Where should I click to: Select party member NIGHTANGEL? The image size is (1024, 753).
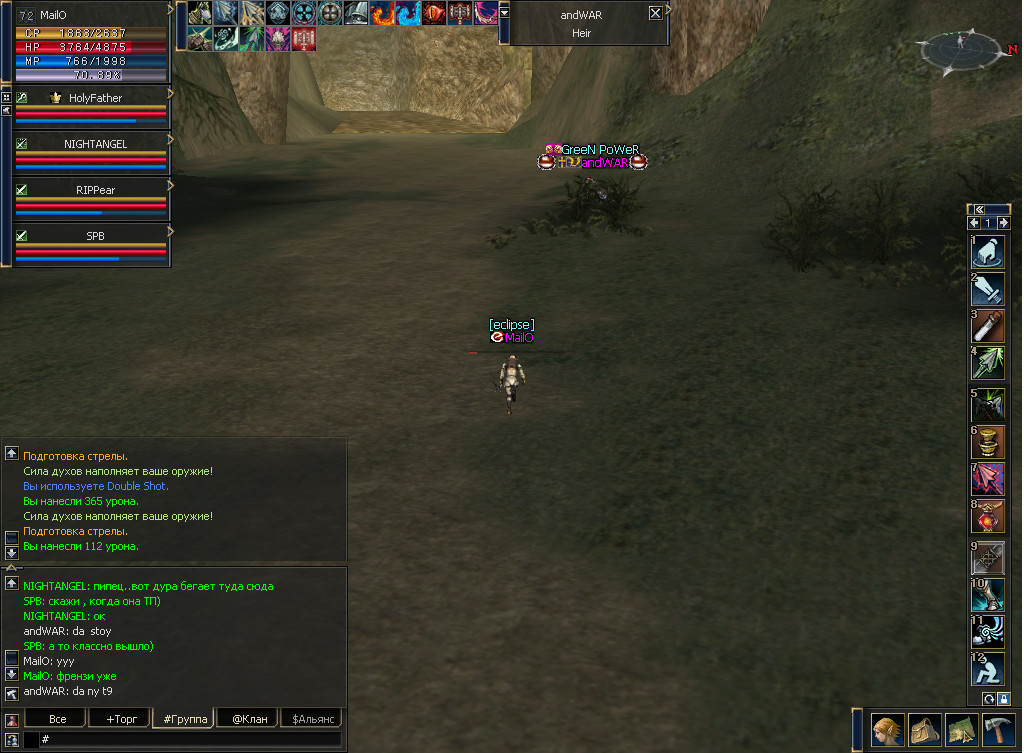[x=95, y=144]
